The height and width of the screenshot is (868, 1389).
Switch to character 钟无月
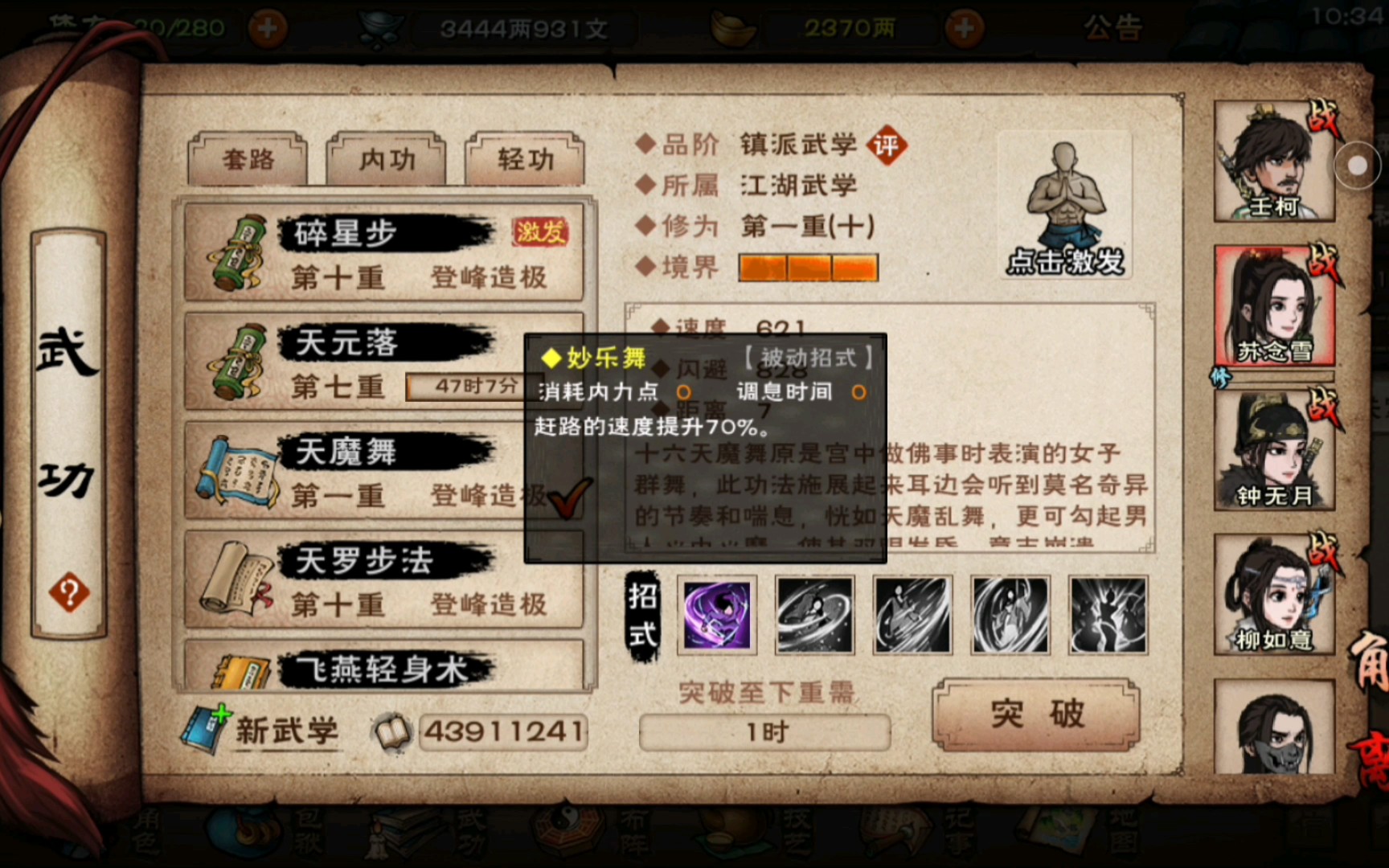coord(1274,452)
